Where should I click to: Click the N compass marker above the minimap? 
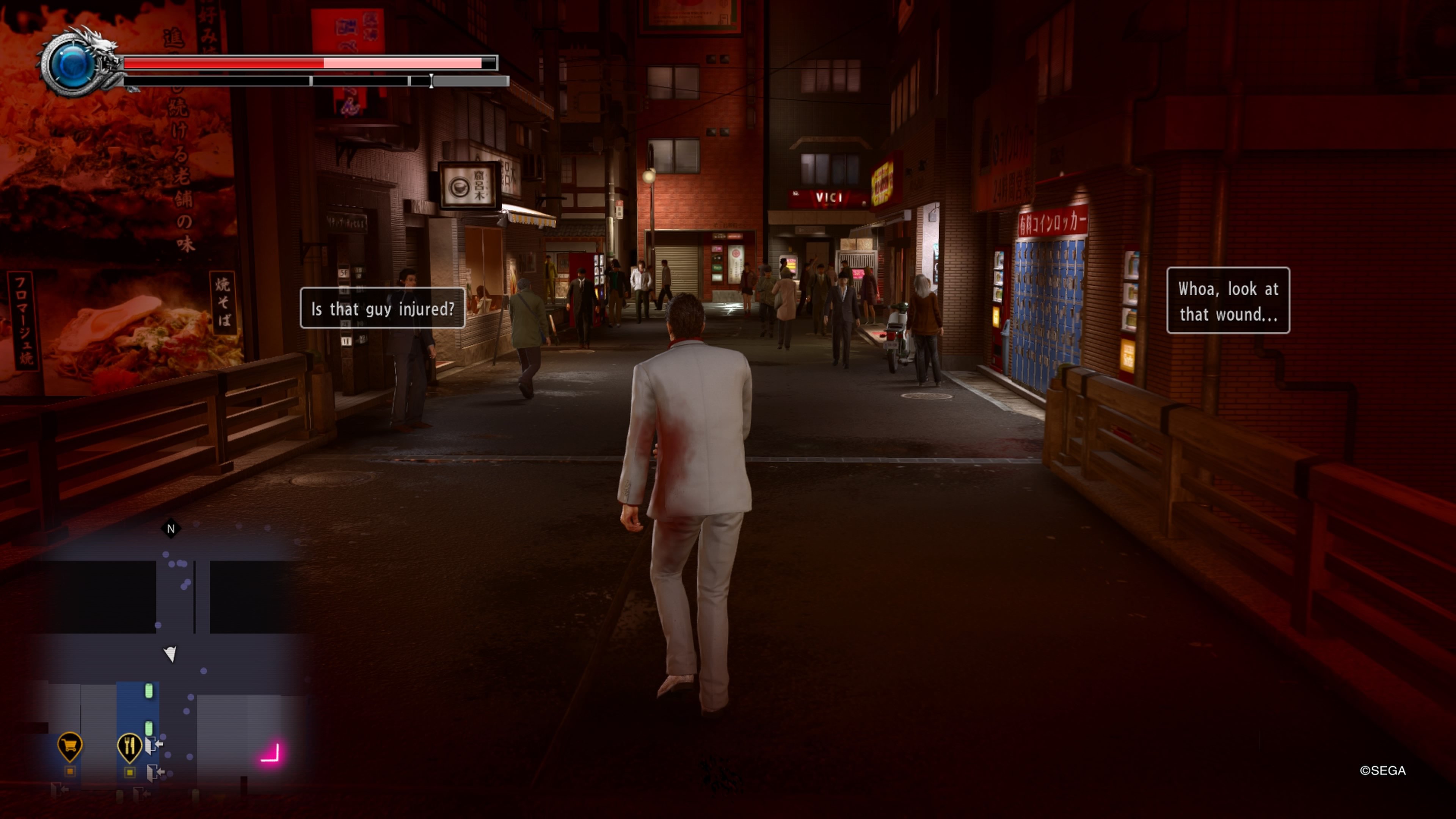coord(171,529)
